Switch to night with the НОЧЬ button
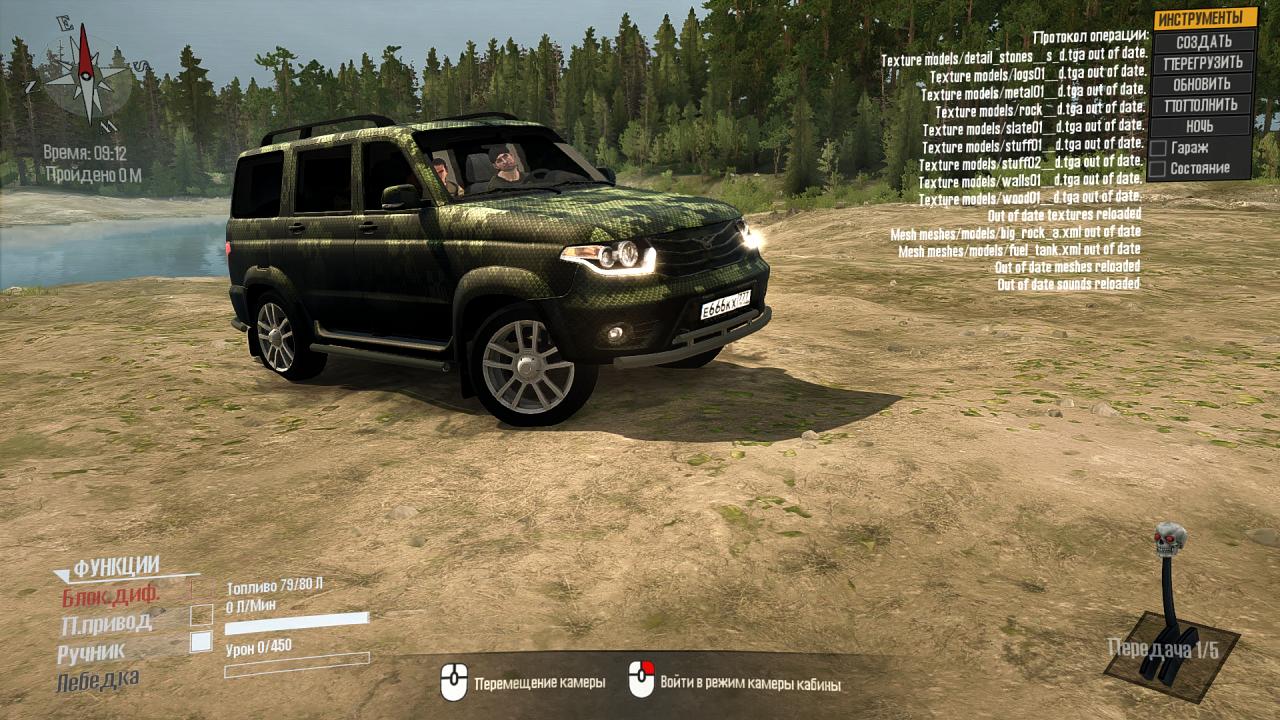Viewport: 1280px width, 720px height. (x=1201, y=126)
